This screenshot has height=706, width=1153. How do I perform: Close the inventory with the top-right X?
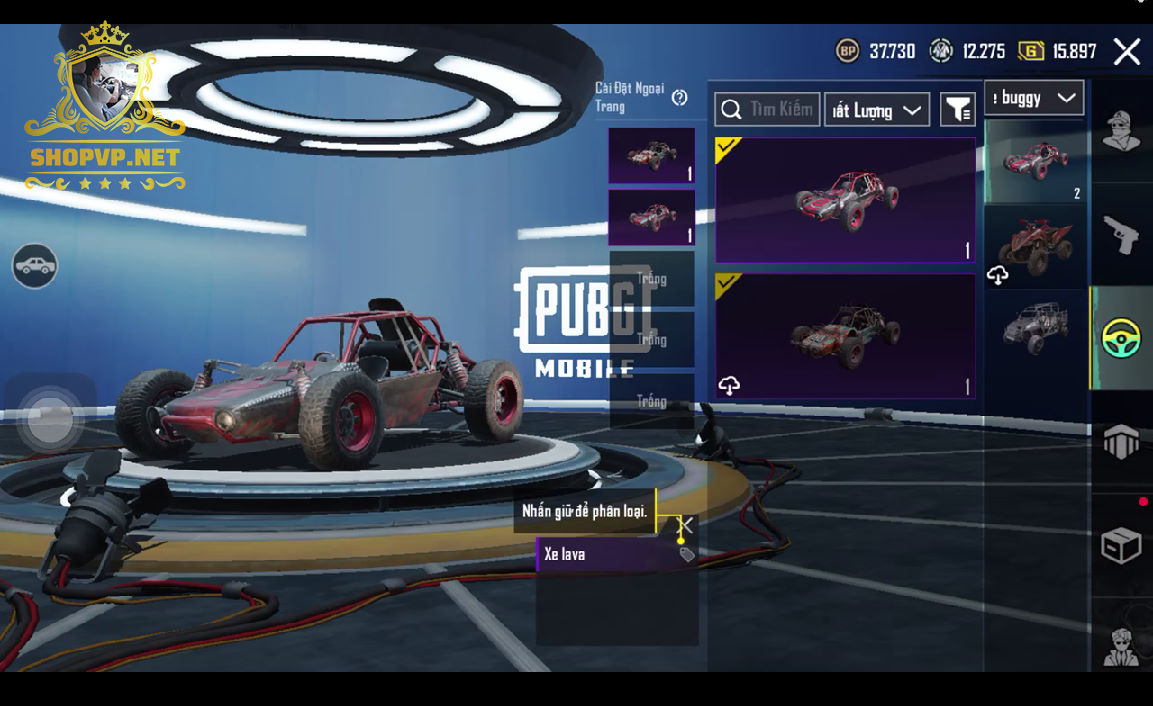coord(1127,52)
